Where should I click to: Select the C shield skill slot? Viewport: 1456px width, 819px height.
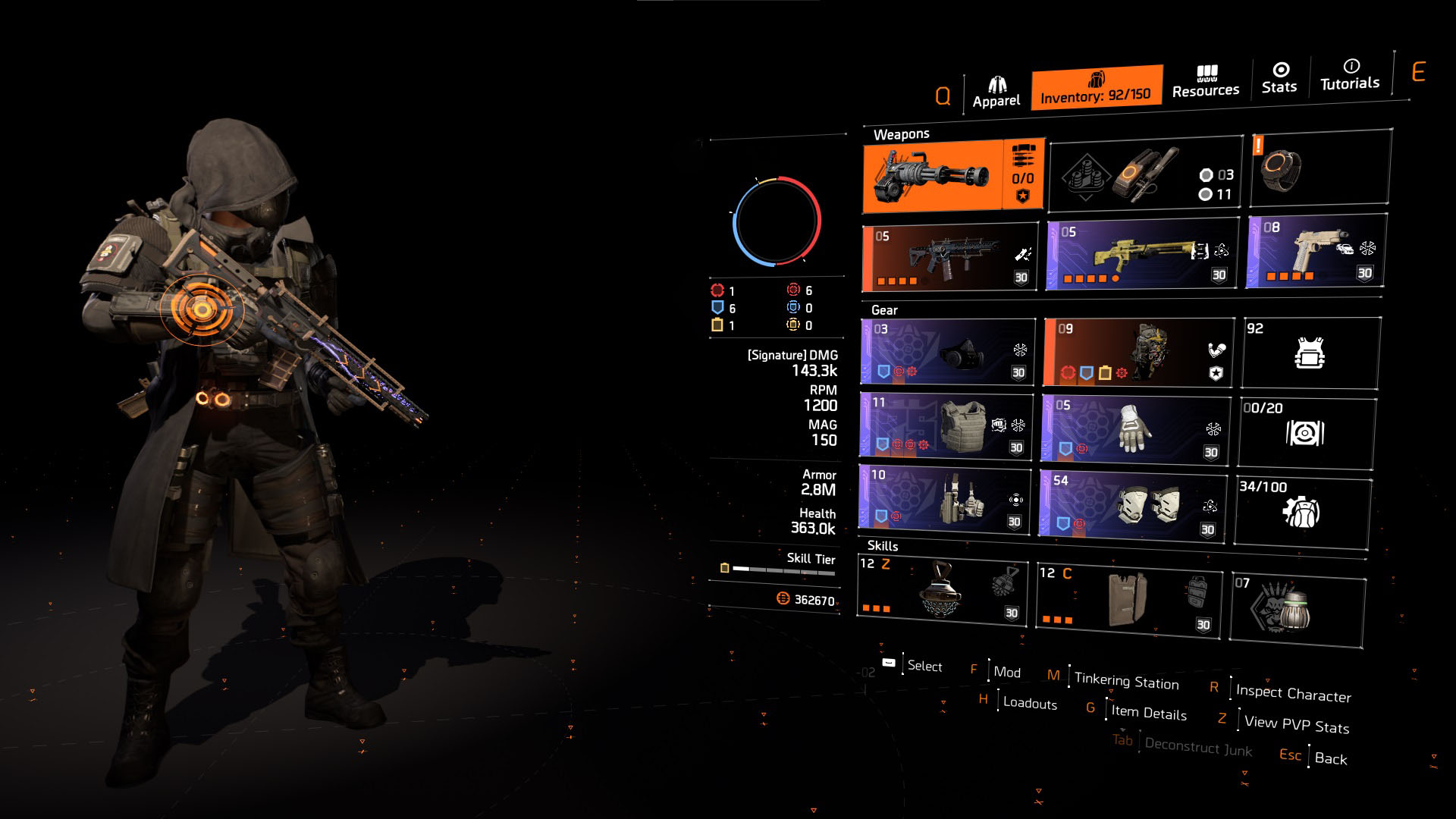1130,599
